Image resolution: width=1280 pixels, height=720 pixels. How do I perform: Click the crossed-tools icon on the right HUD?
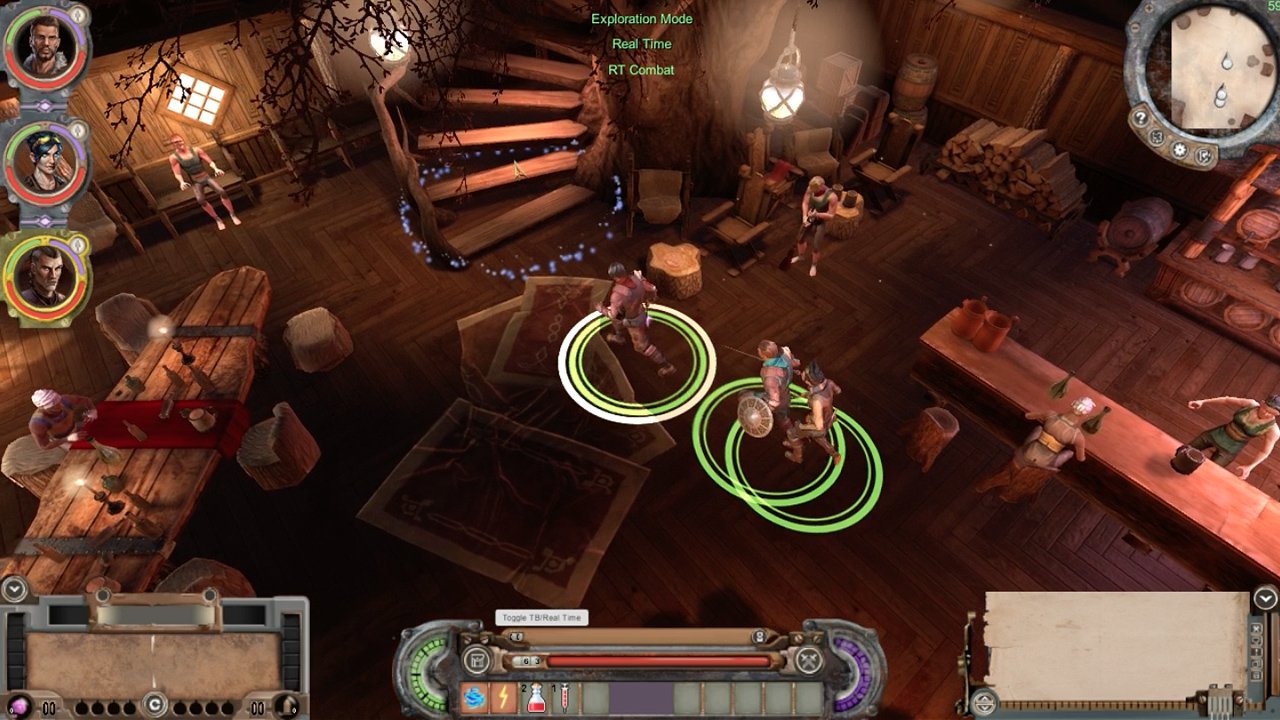click(807, 660)
